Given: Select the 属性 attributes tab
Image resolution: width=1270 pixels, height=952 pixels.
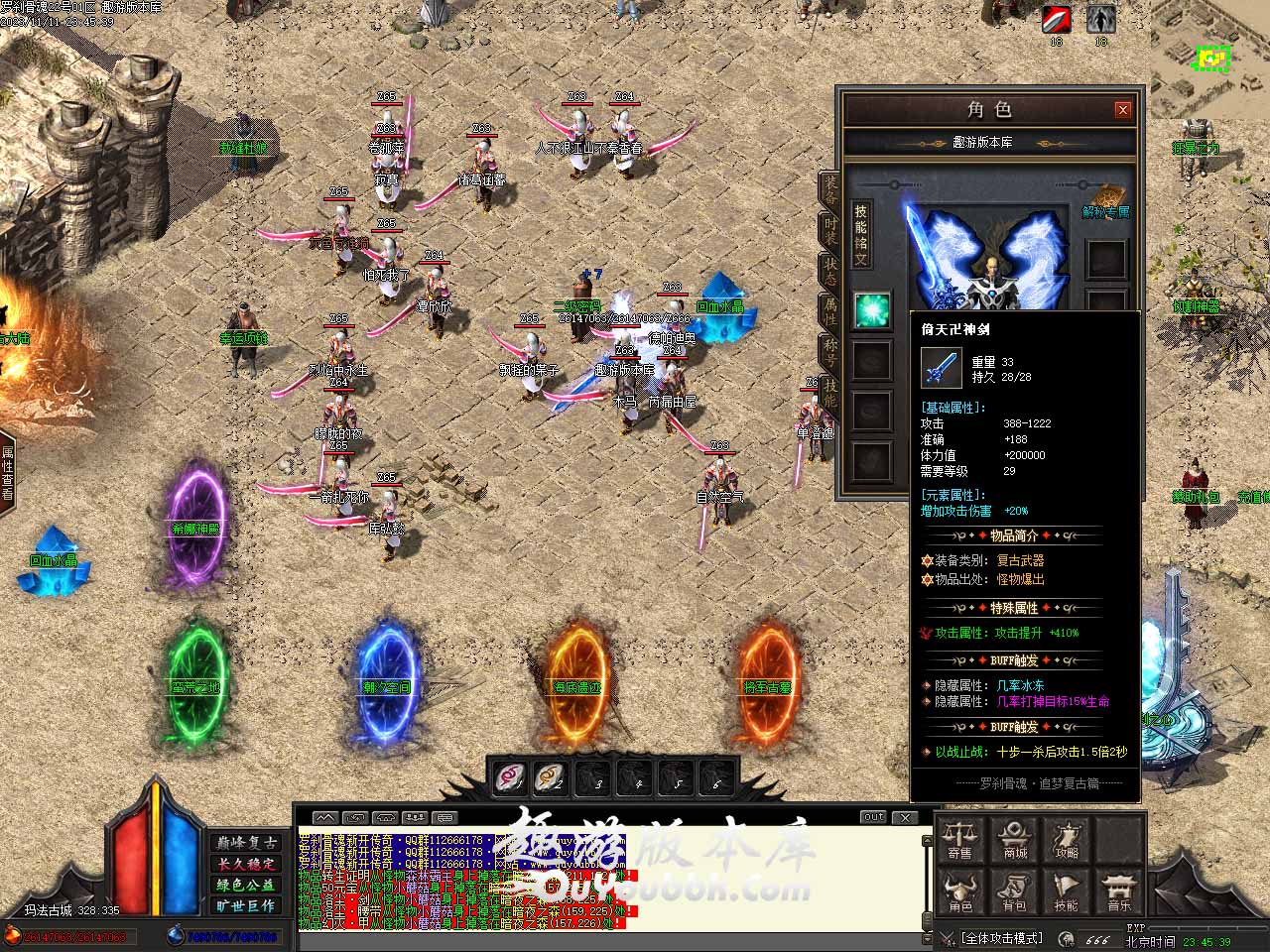Looking at the screenshot, I should click(829, 310).
